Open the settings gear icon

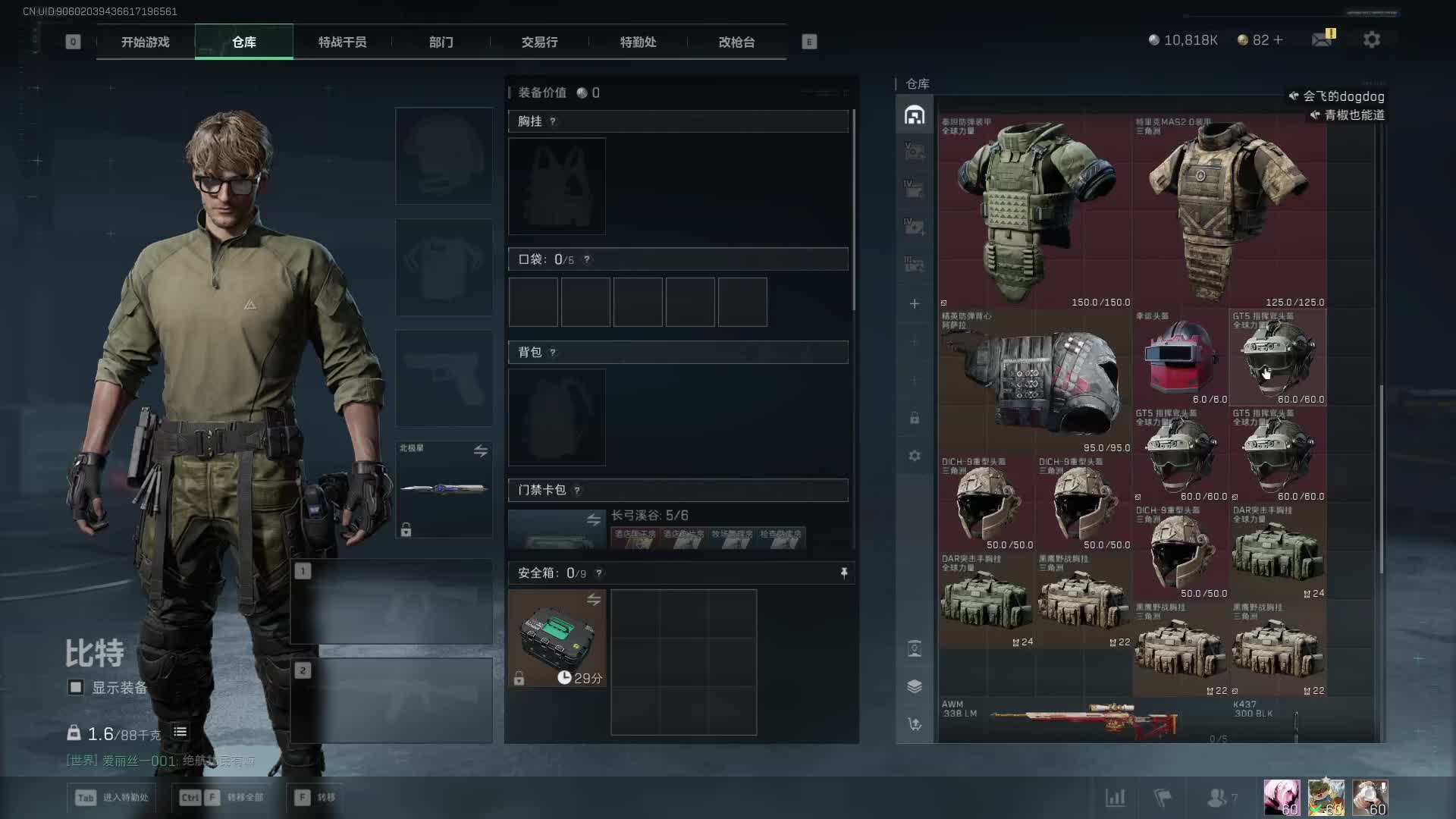[x=1371, y=39]
